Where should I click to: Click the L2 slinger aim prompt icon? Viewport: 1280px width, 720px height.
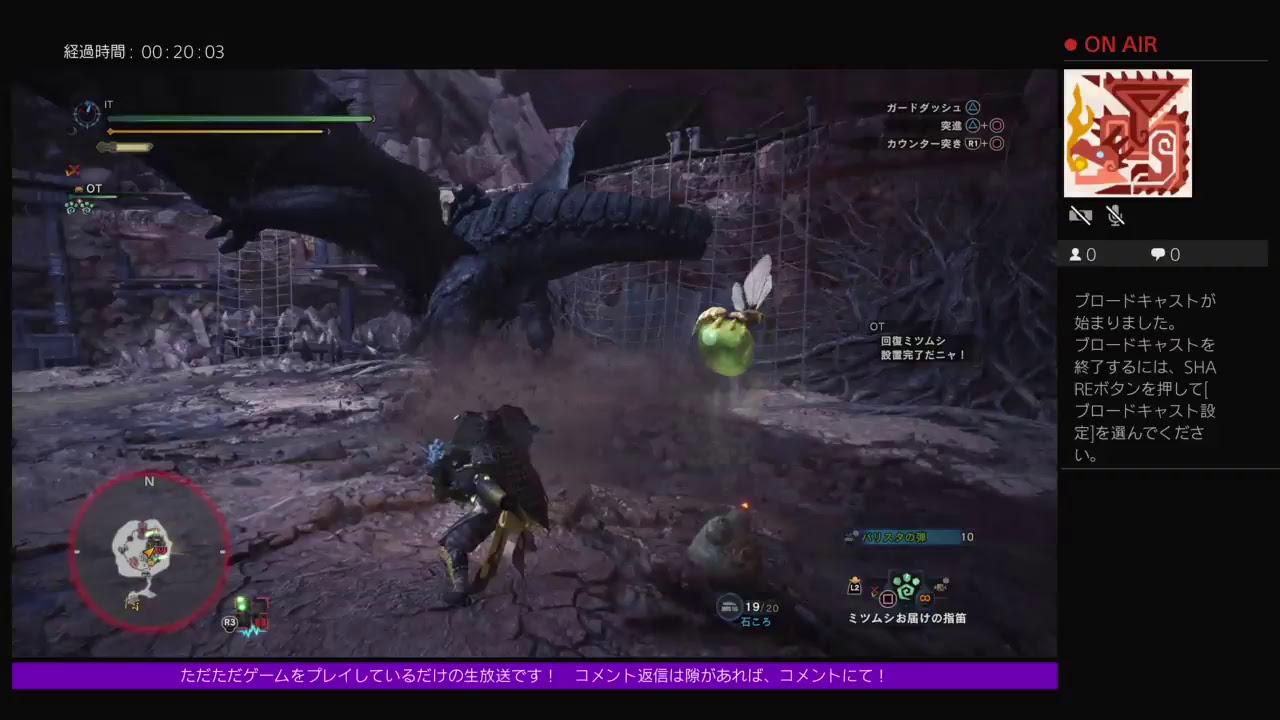(853, 588)
